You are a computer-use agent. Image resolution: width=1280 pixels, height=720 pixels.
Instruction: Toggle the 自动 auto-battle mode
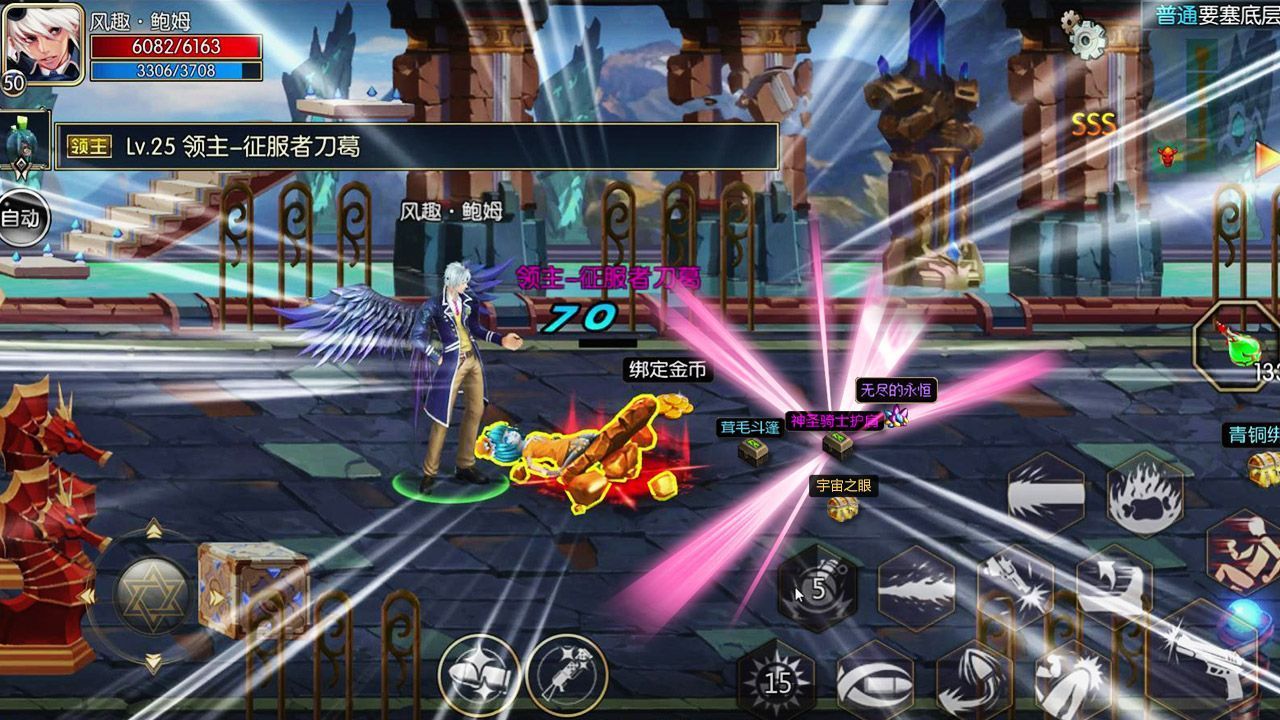(22, 215)
